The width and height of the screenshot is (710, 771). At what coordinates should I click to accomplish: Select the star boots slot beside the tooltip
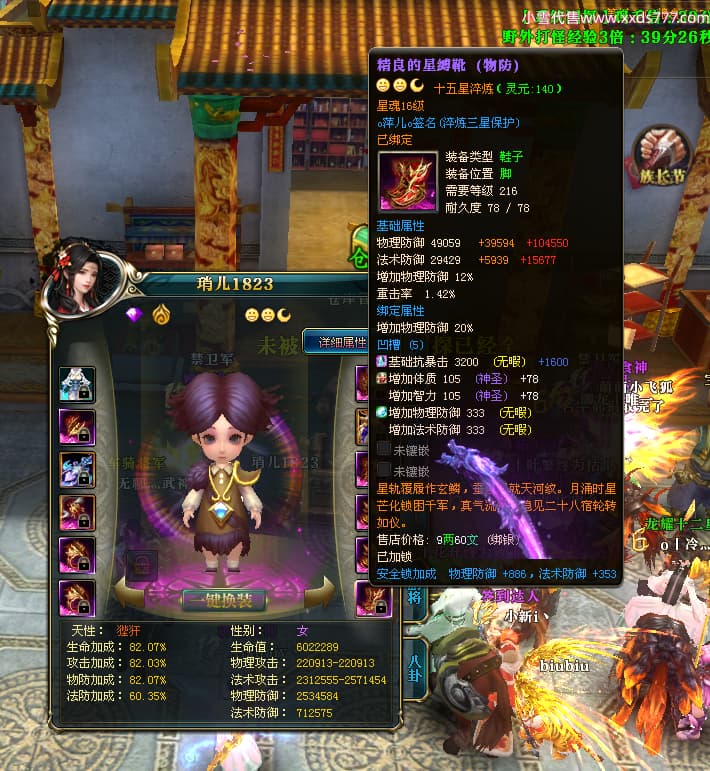coord(372,598)
